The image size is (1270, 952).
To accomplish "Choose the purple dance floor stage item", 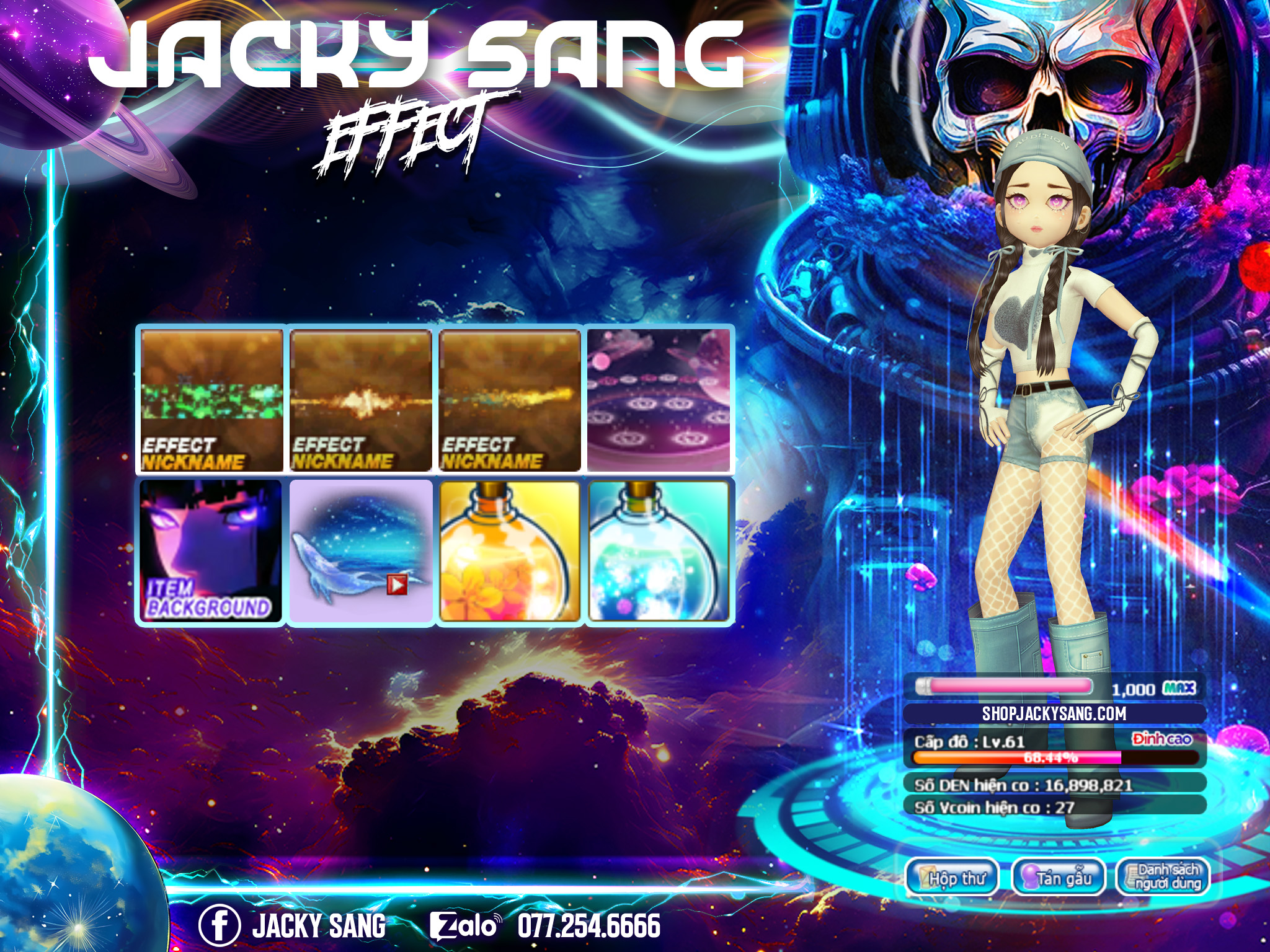I will (659, 400).
